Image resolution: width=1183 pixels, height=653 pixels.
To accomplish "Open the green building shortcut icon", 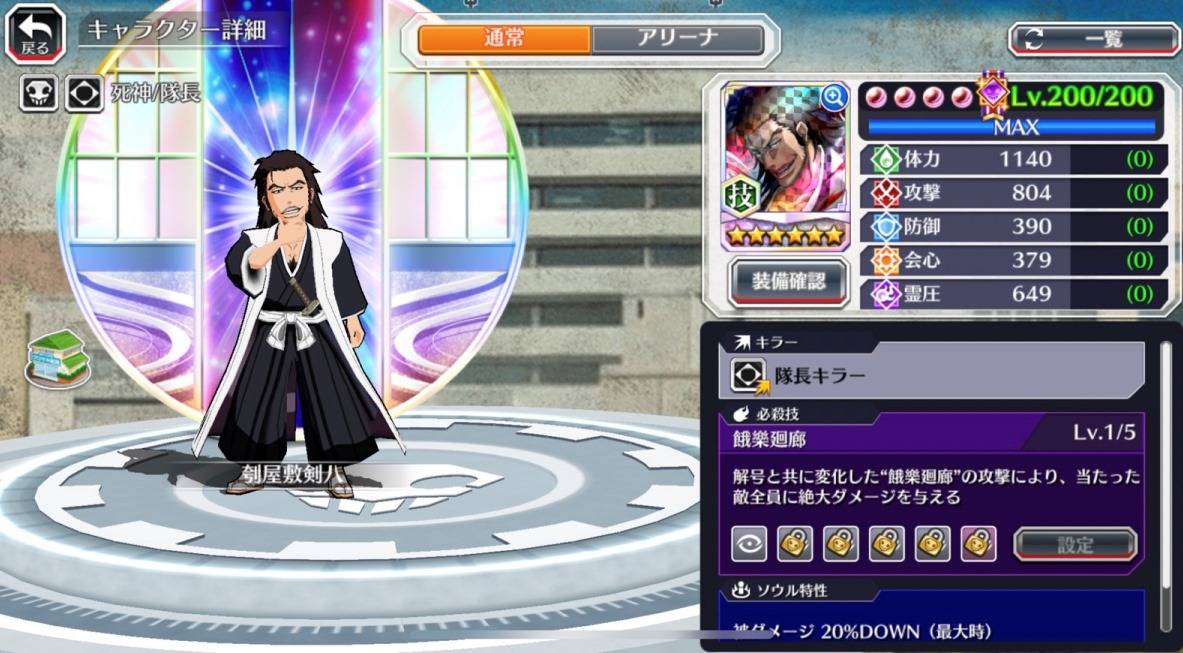I will tap(57, 356).
